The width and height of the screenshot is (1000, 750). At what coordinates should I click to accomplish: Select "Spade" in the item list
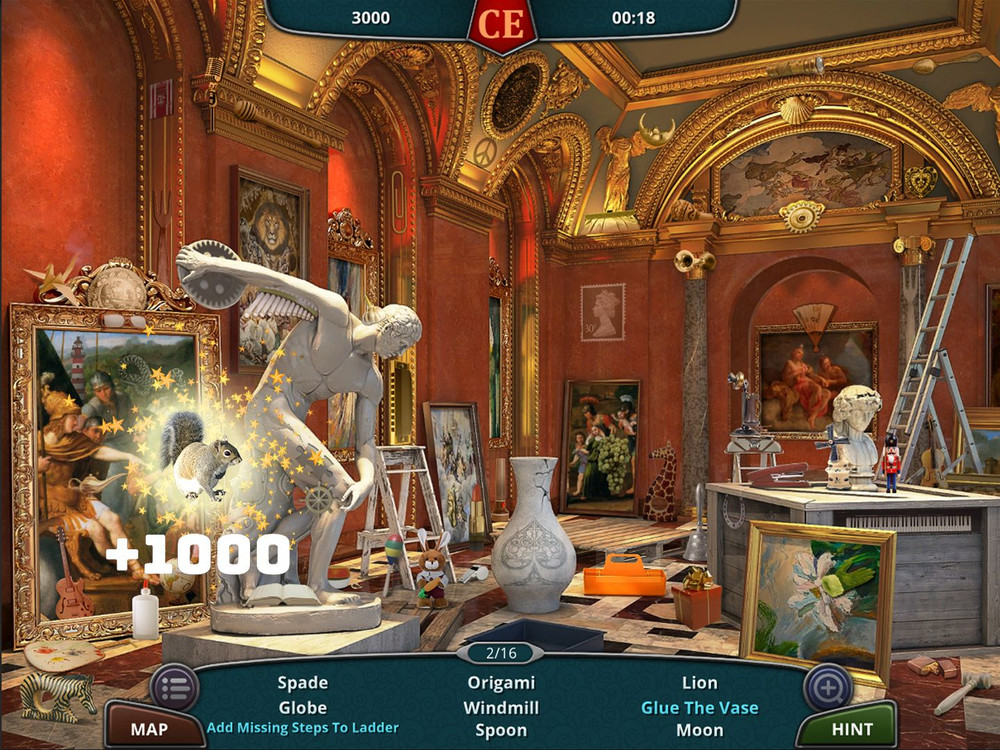click(x=302, y=683)
